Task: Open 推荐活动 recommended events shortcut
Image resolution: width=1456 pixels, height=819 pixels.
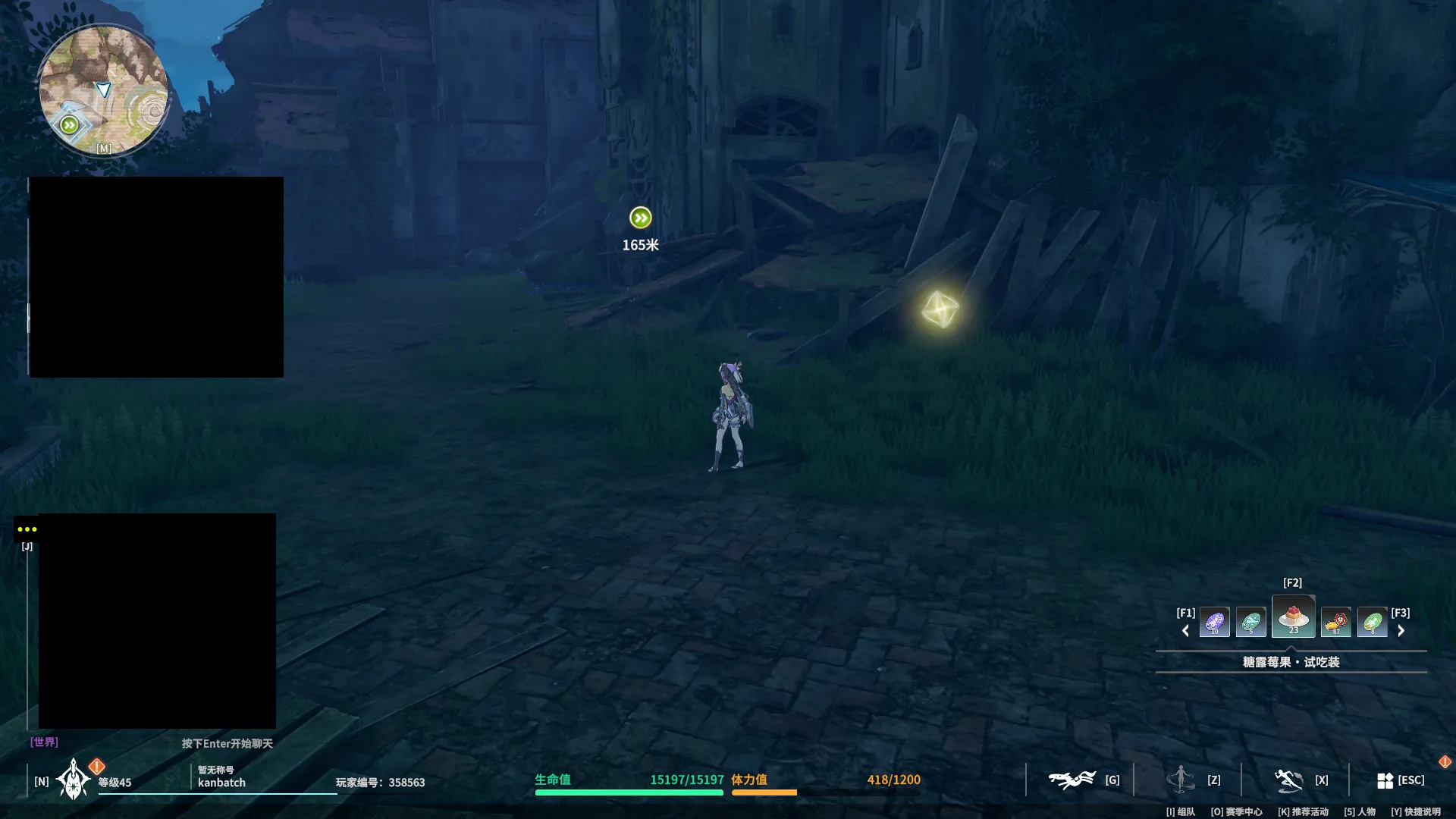Action: 1303,812
